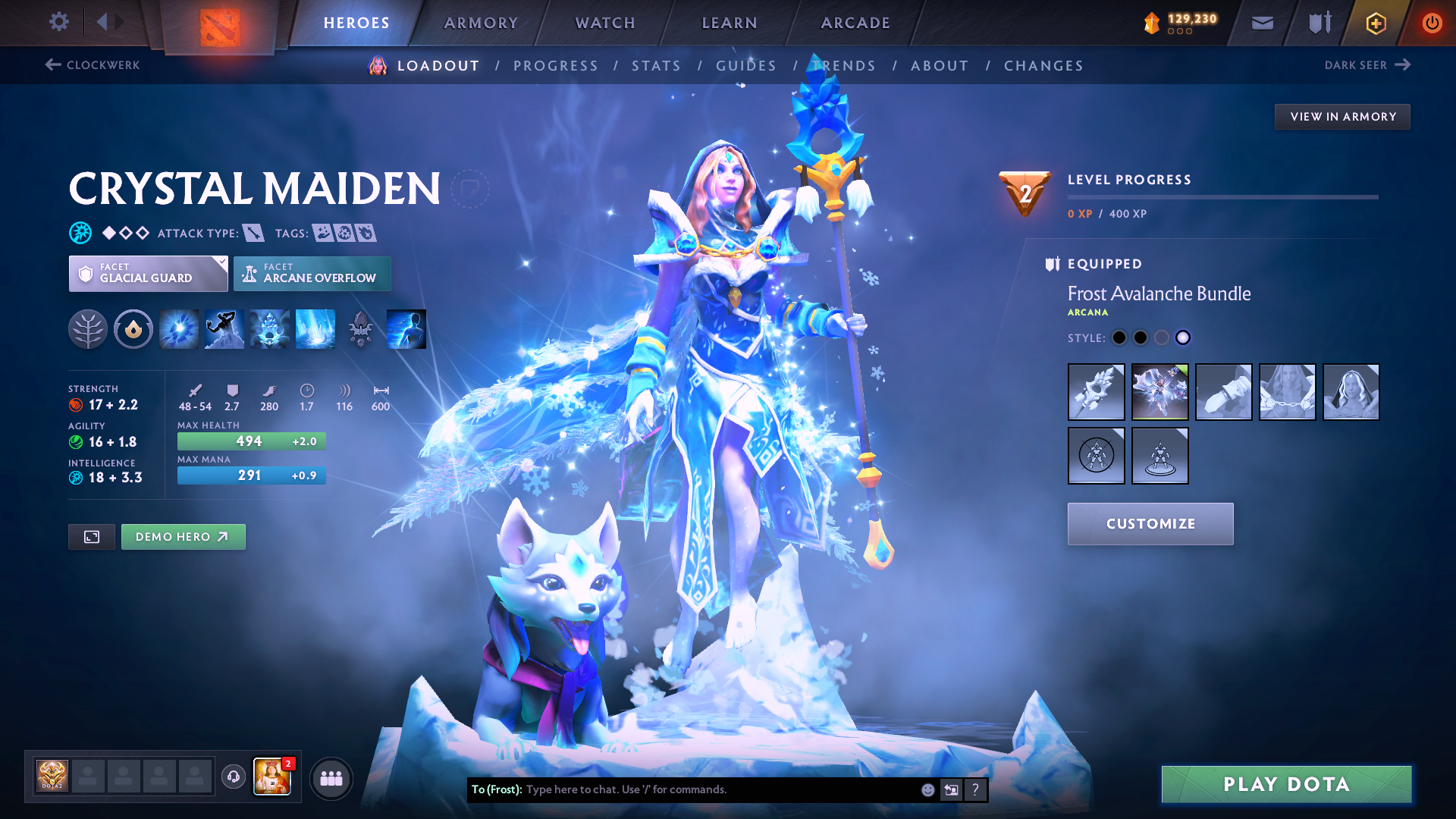The height and width of the screenshot is (819, 1456).
Task: Open the Stats section
Action: [656, 66]
